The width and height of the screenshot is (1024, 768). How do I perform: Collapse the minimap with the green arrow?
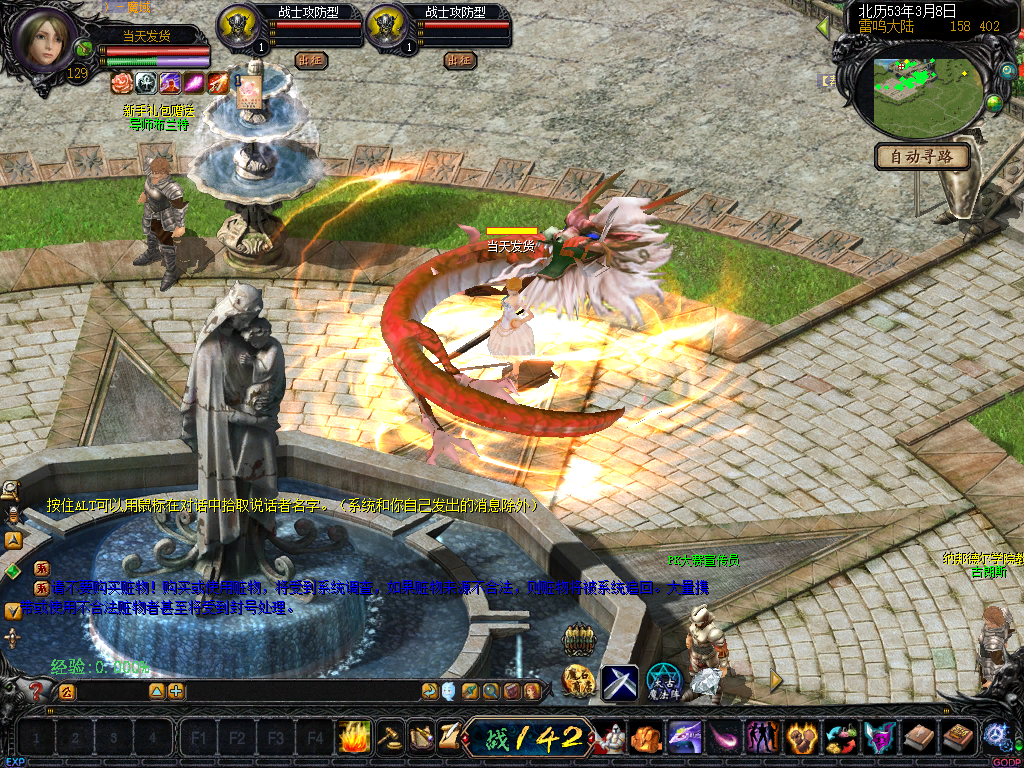point(824,27)
